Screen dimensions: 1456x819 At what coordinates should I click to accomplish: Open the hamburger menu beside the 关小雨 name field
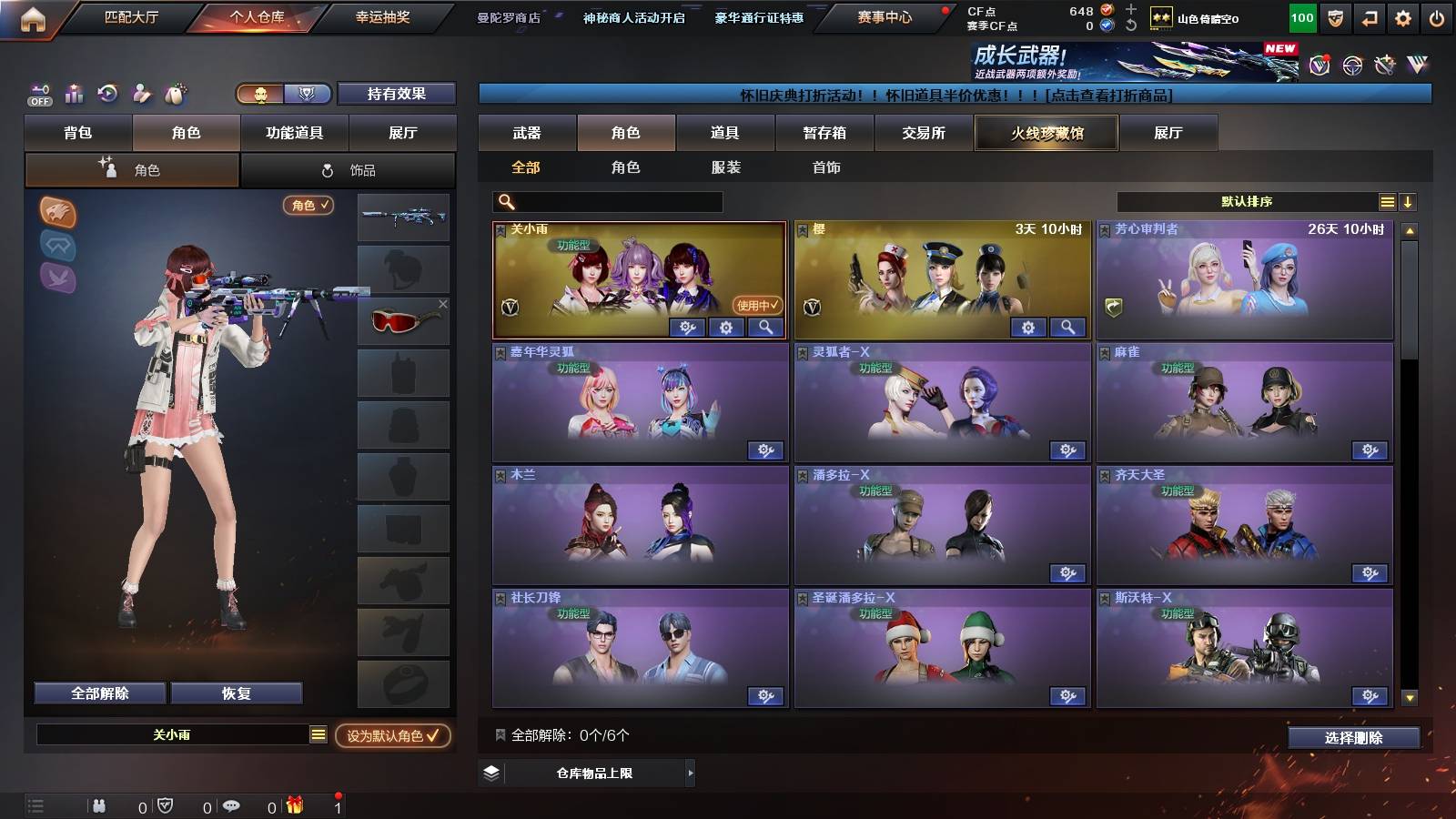[x=317, y=734]
